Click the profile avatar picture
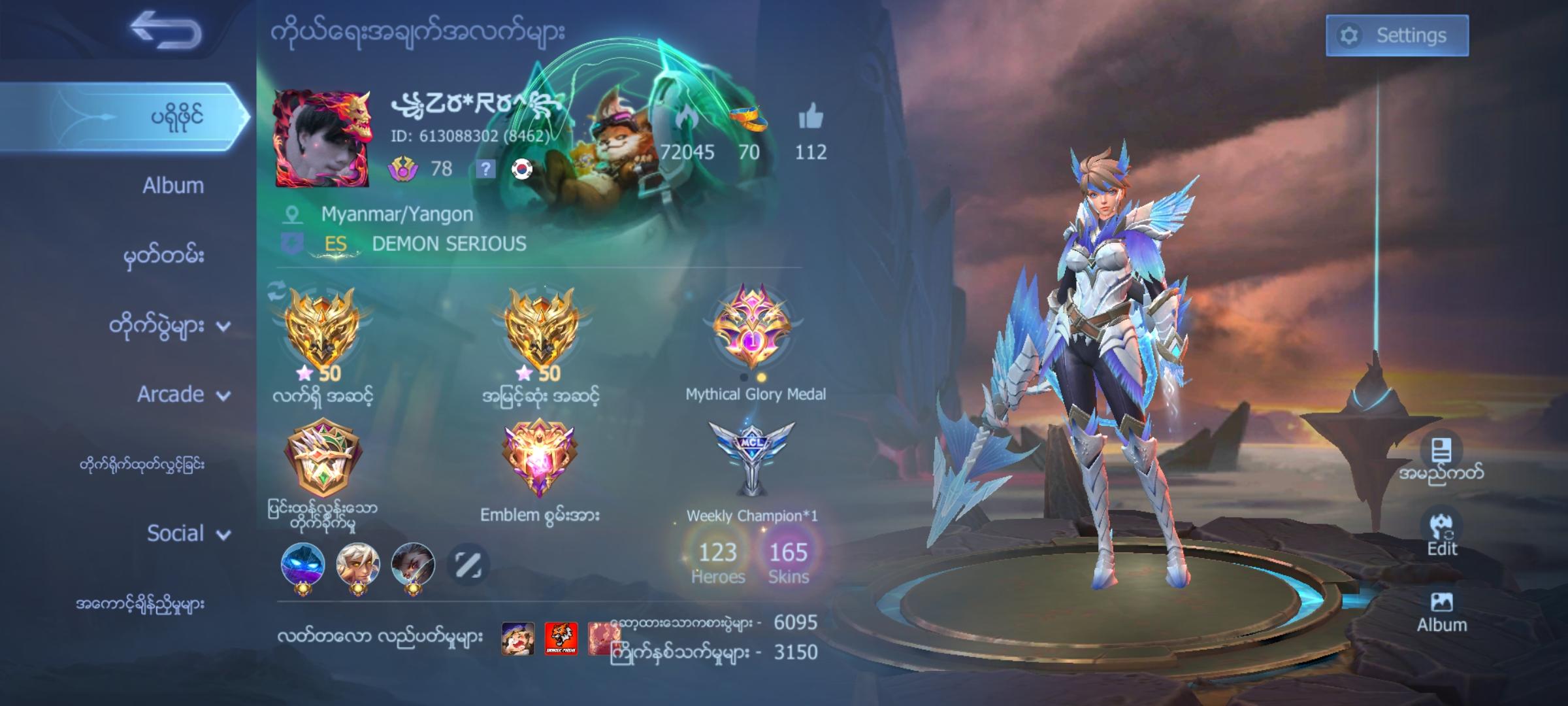 323,139
